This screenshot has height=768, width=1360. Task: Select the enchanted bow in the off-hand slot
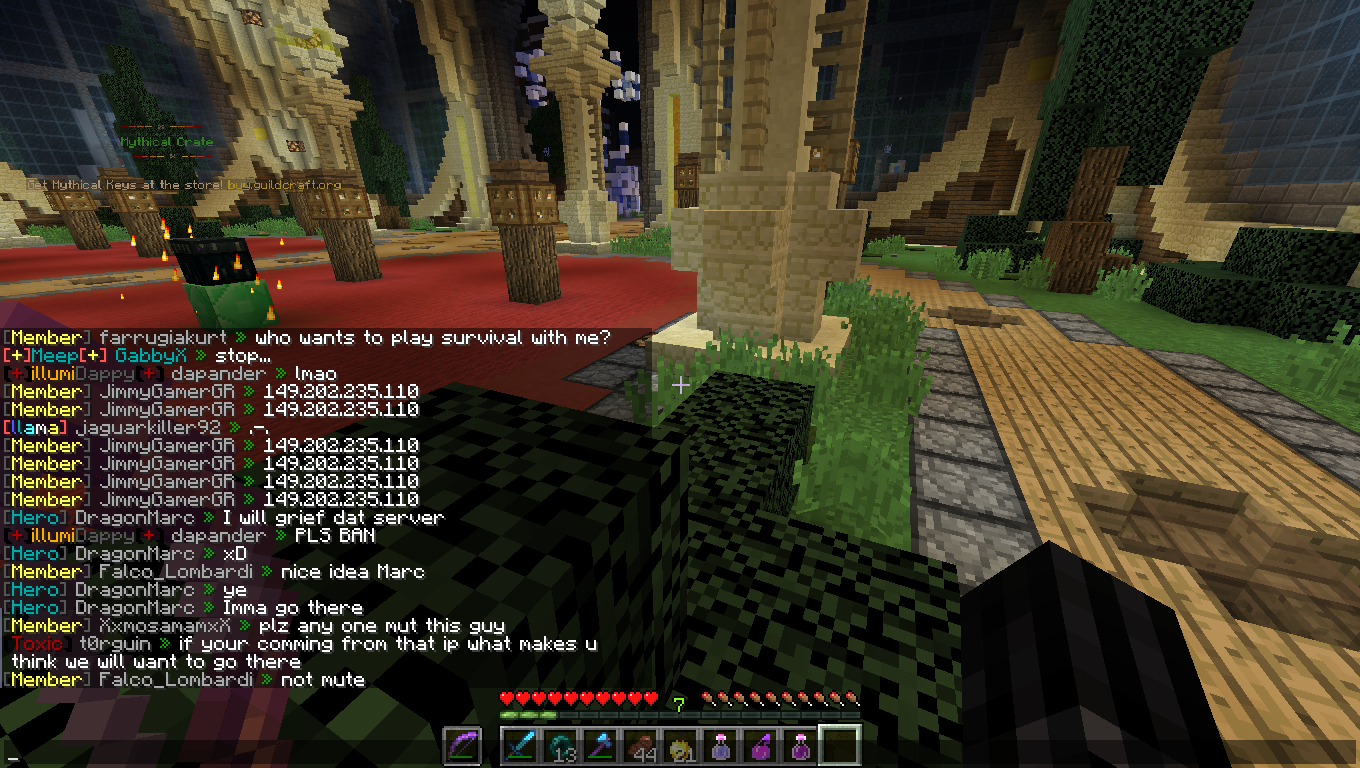point(461,745)
